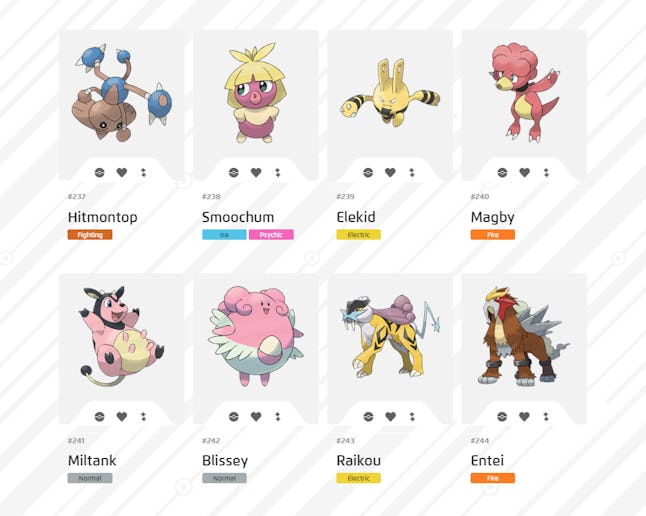The image size is (646, 516).
Task: Open the arrows icon under Elekid
Action: click(412, 172)
